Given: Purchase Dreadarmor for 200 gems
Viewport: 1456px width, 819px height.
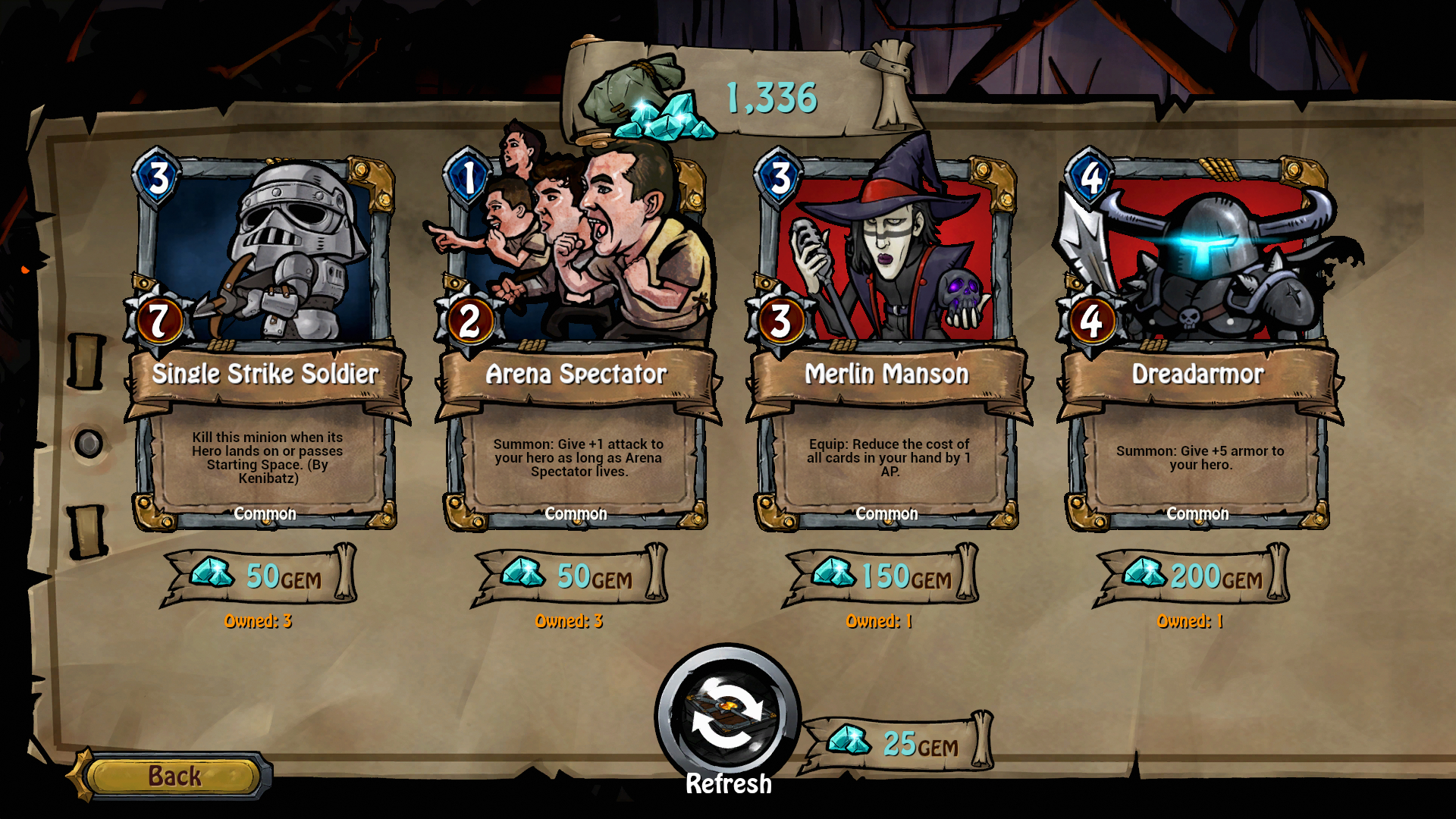Looking at the screenshot, I should point(1192,576).
